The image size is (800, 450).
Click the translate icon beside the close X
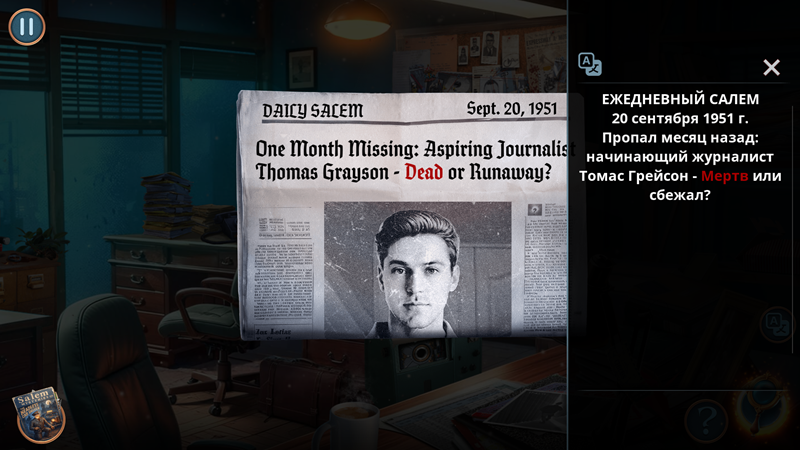tap(590, 65)
